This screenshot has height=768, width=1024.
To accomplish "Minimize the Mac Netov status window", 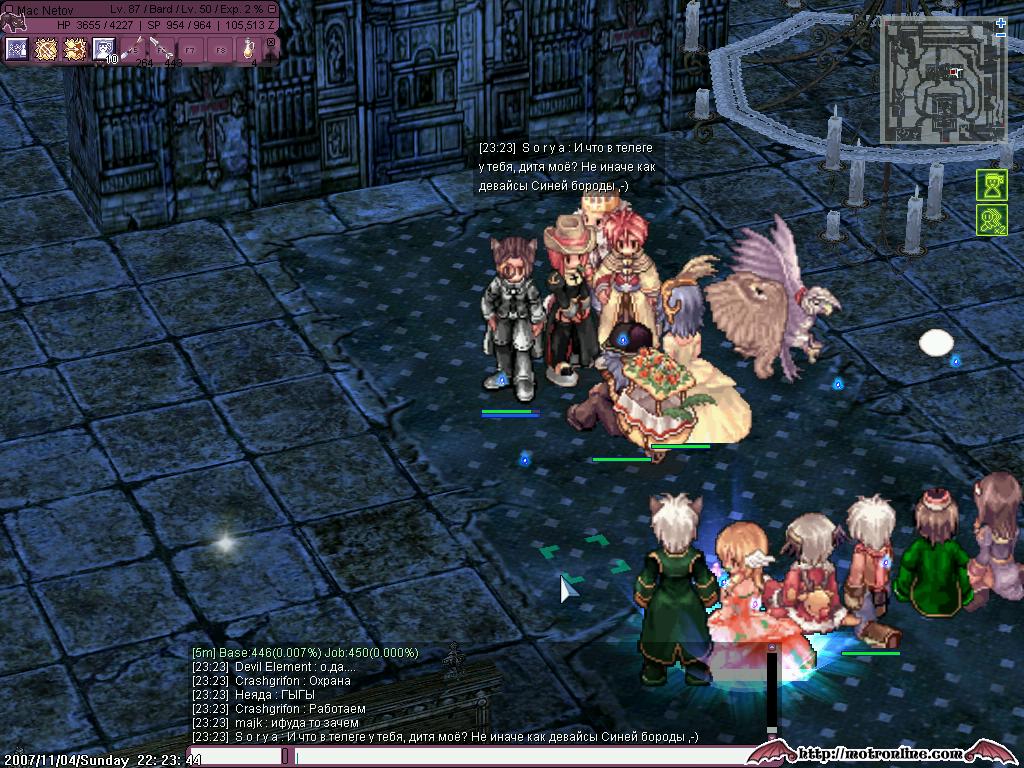I will [x=271, y=10].
